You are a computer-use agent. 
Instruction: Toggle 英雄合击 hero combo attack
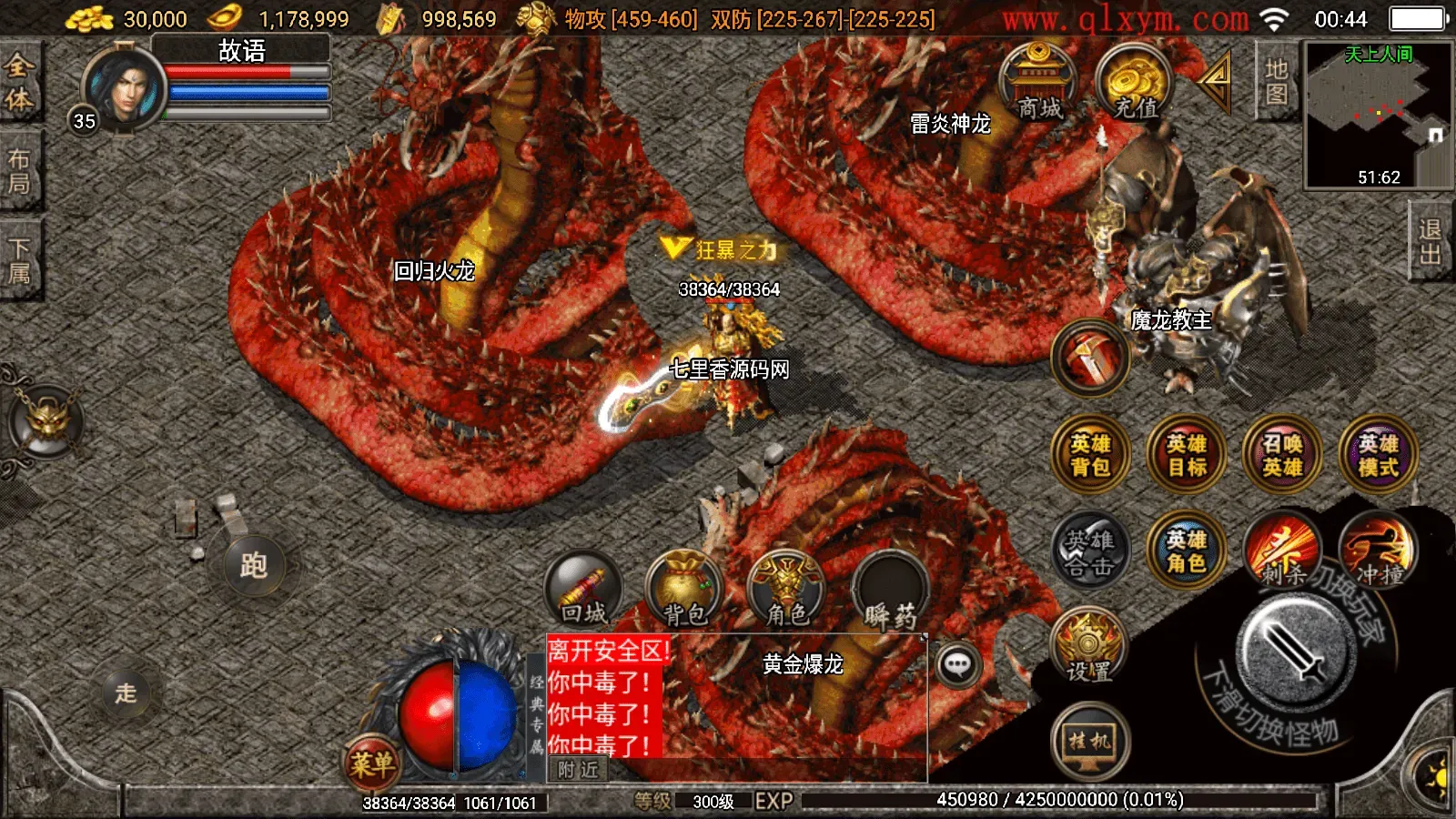(1089, 551)
